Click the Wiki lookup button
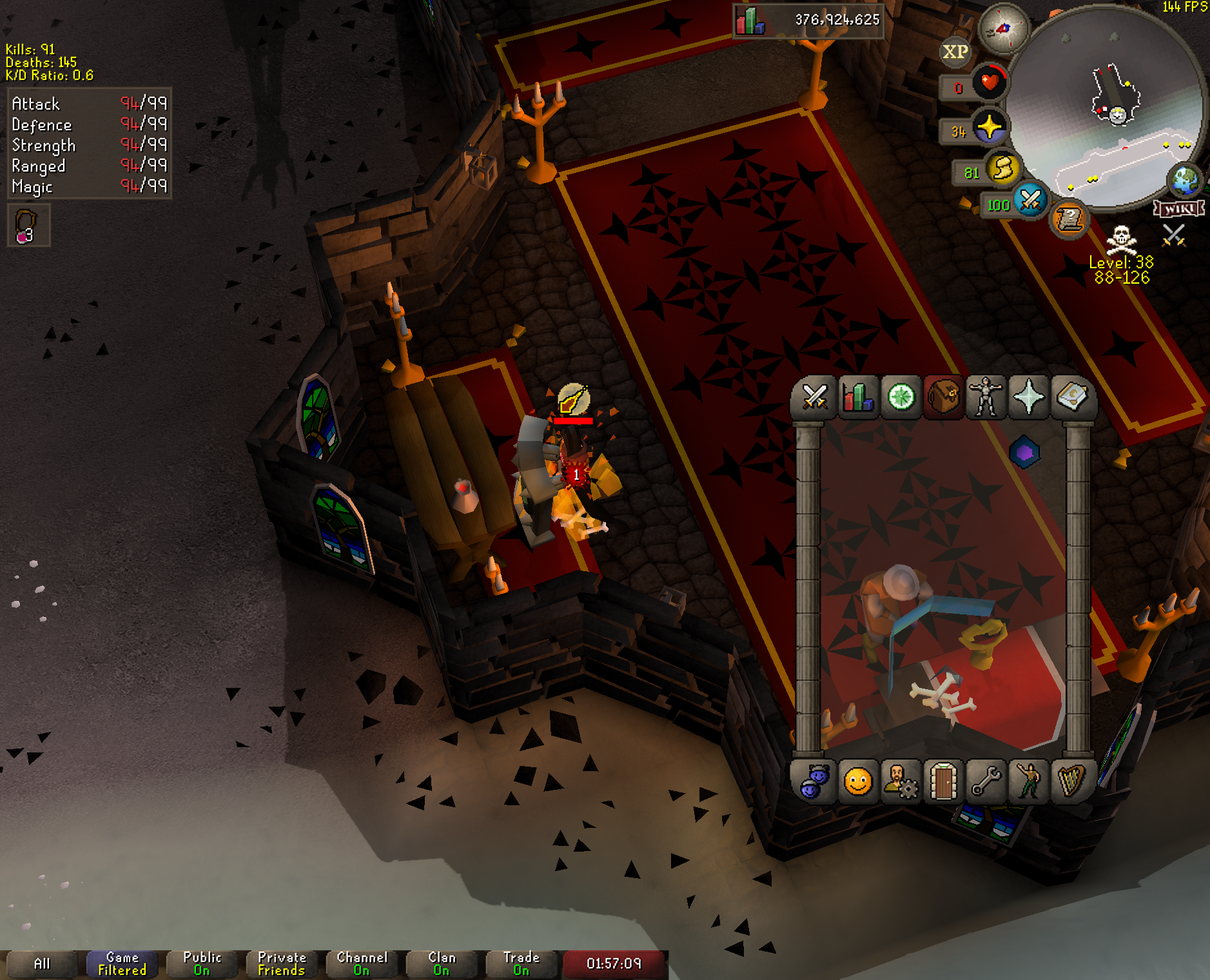This screenshot has height=980, width=1210. click(1179, 209)
